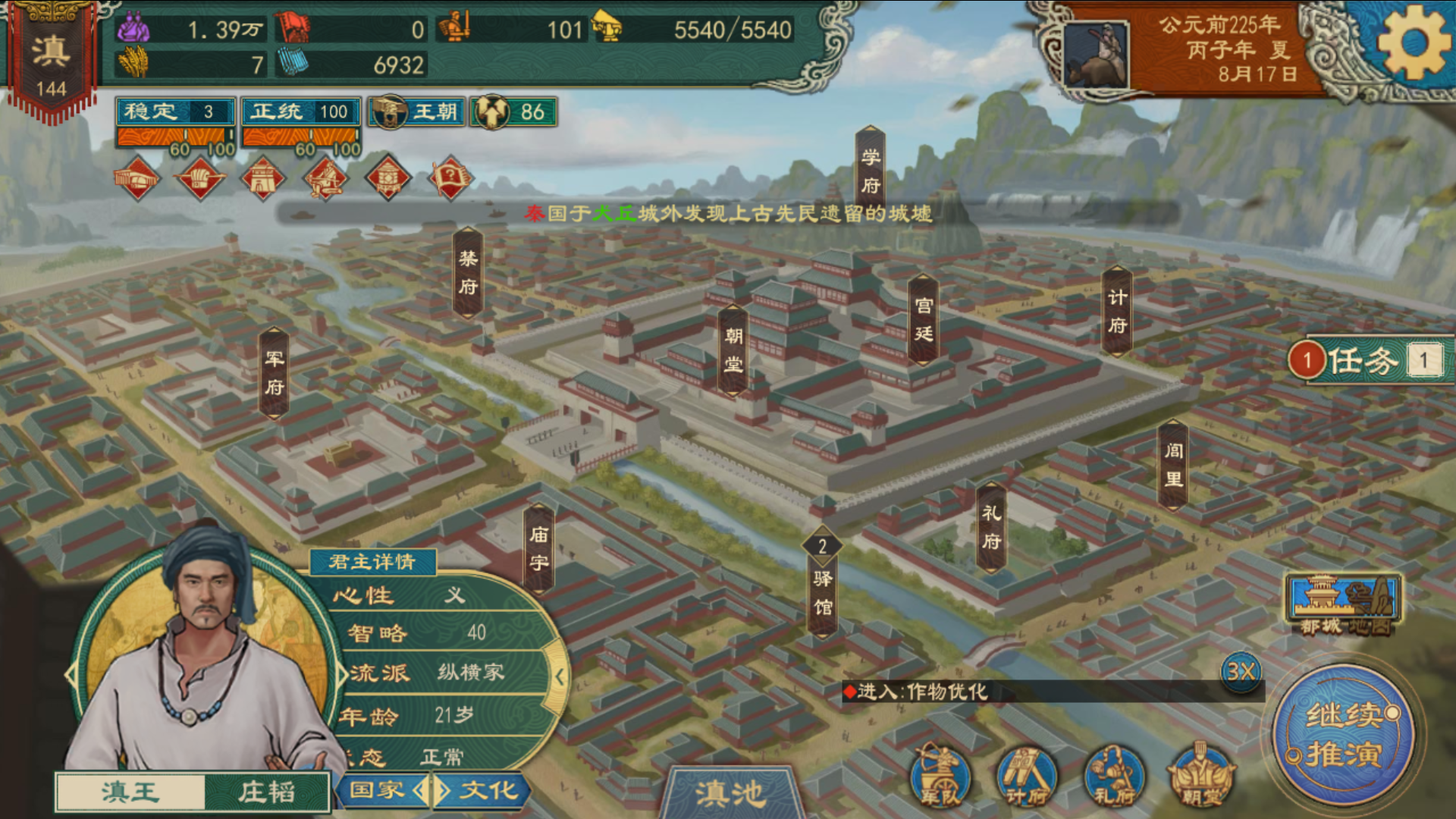Select the 闾里 district label
Image resolution: width=1456 pixels, height=819 pixels.
point(1173,464)
